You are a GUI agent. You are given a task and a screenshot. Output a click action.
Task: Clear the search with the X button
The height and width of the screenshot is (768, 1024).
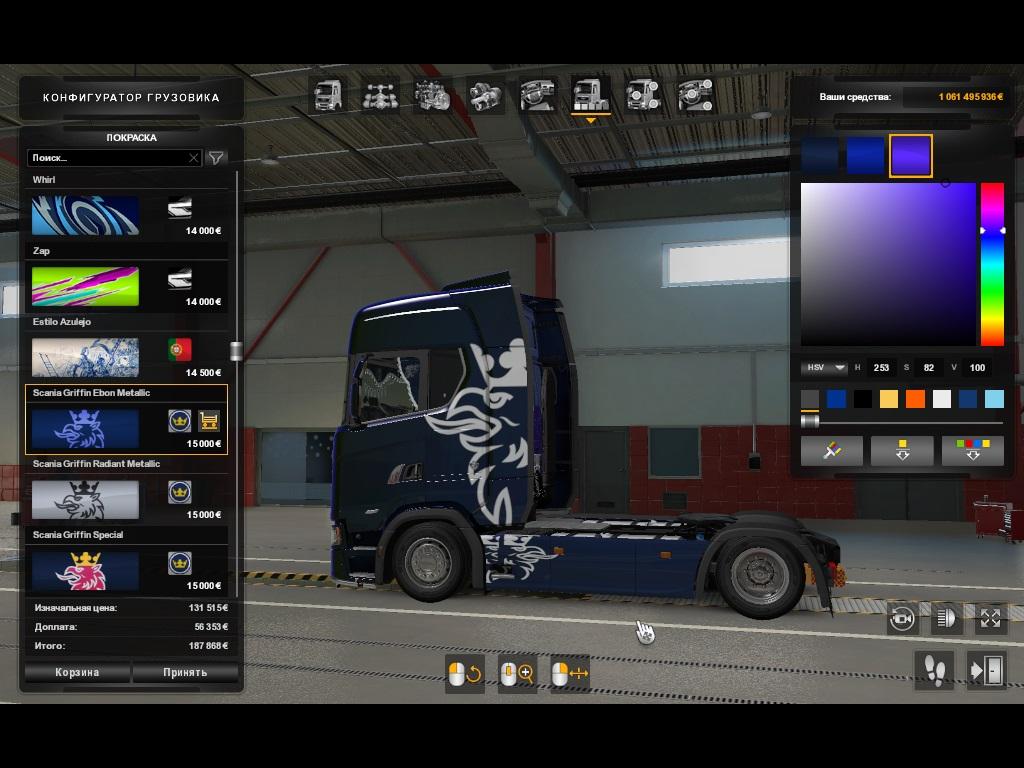pyautogui.click(x=194, y=158)
